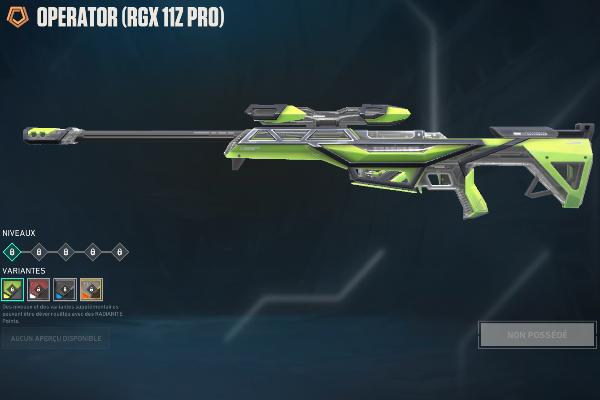
Task: Select the green variant swatch
Action: [12, 289]
